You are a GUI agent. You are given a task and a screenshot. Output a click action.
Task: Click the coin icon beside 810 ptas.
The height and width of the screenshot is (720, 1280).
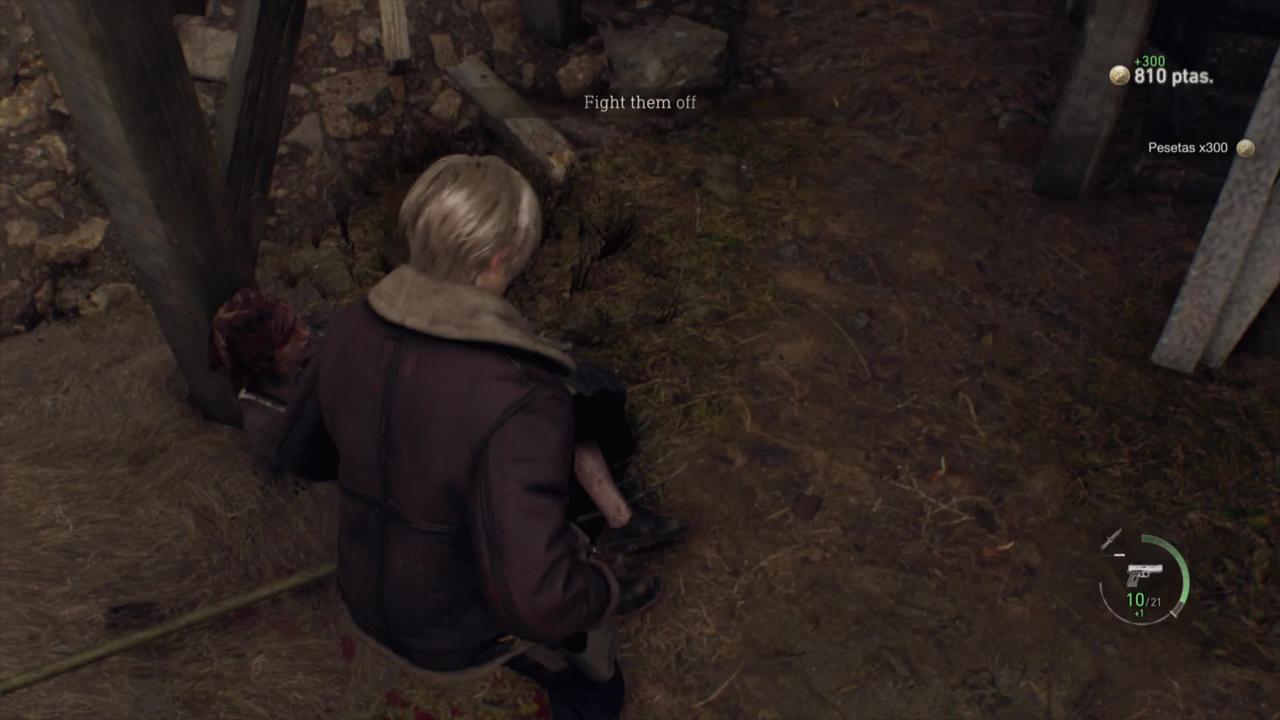click(1118, 75)
